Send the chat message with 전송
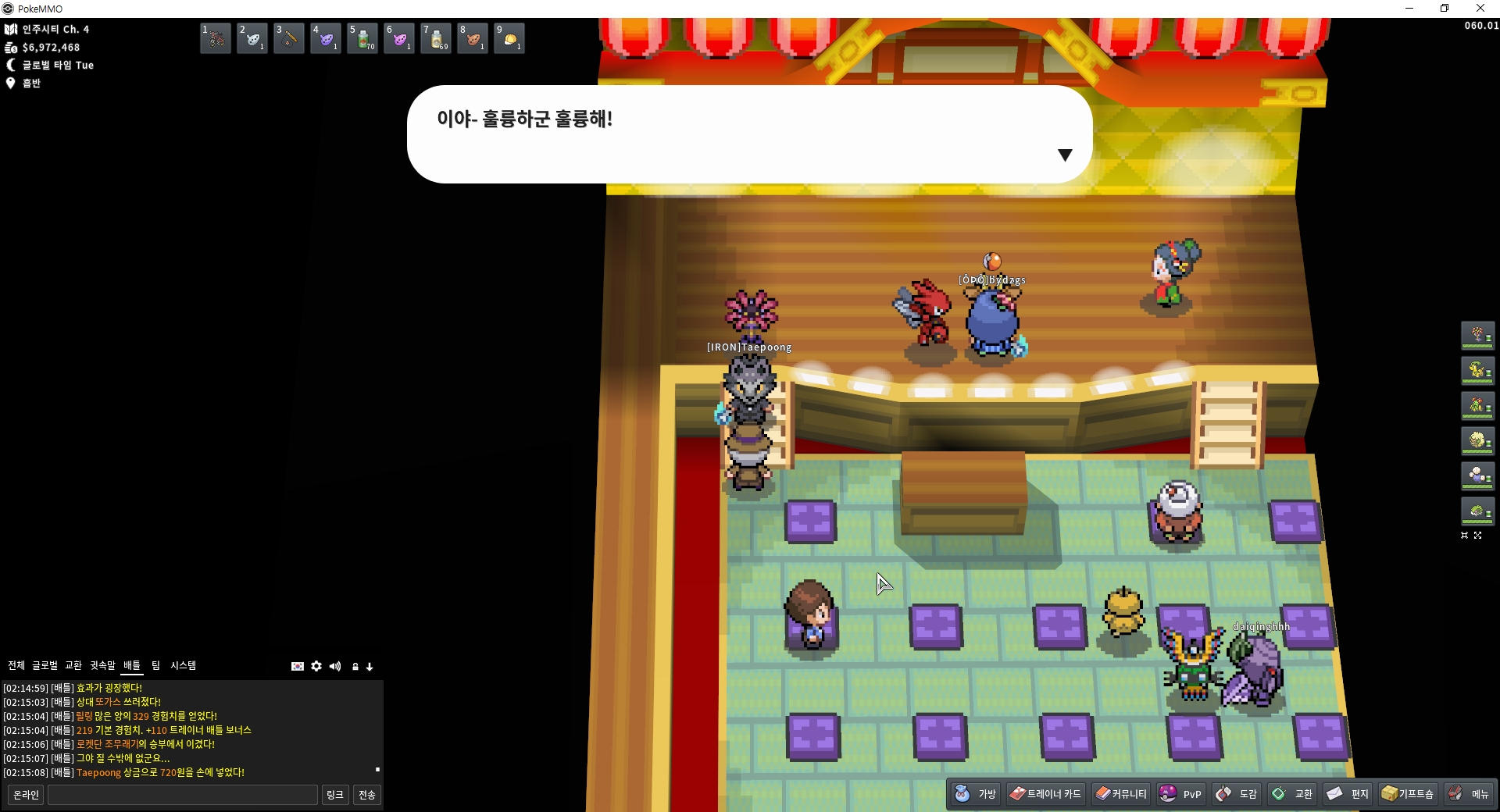The image size is (1500, 812). [367, 795]
